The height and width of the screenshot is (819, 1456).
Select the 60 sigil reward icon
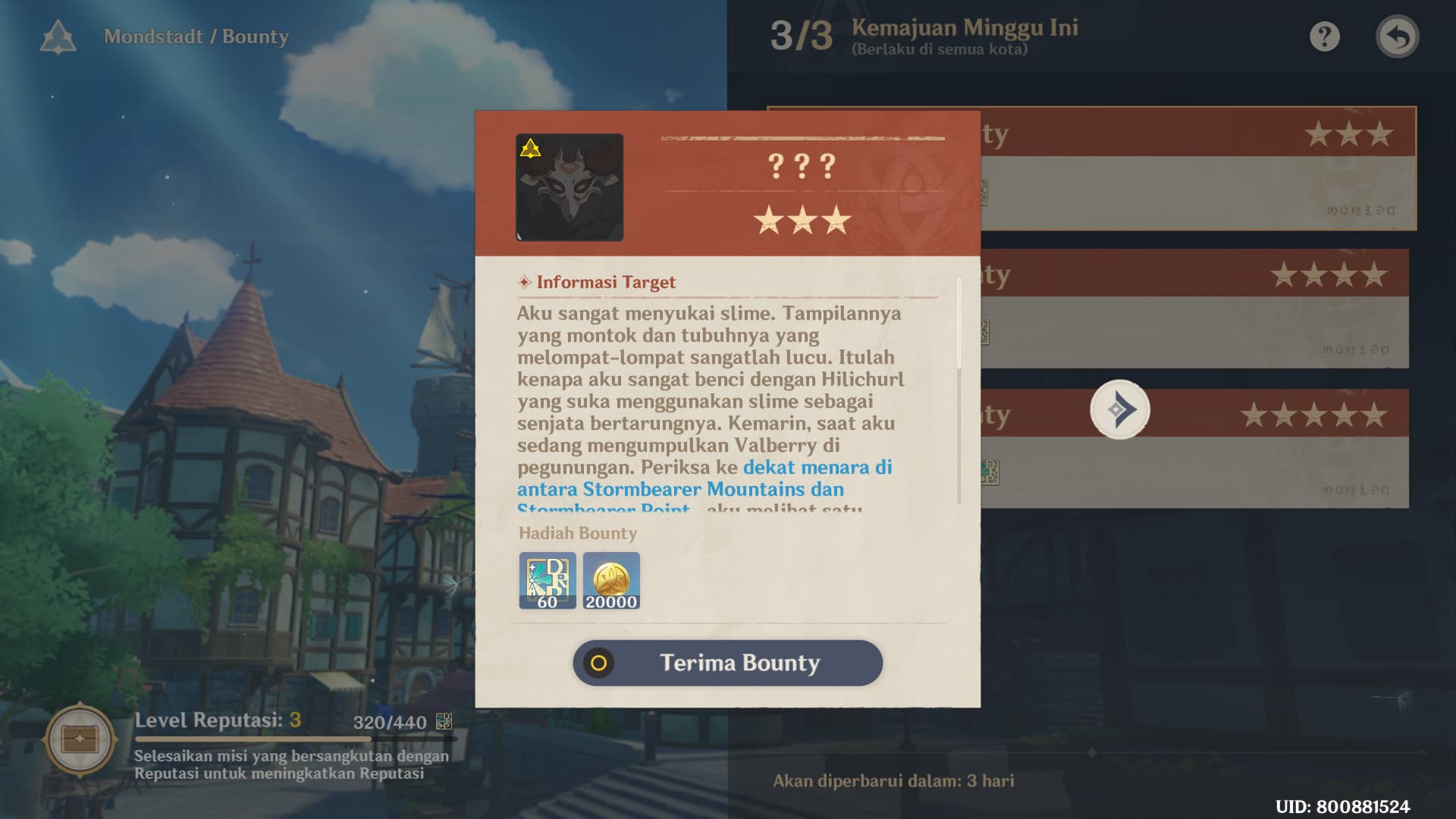click(x=547, y=582)
